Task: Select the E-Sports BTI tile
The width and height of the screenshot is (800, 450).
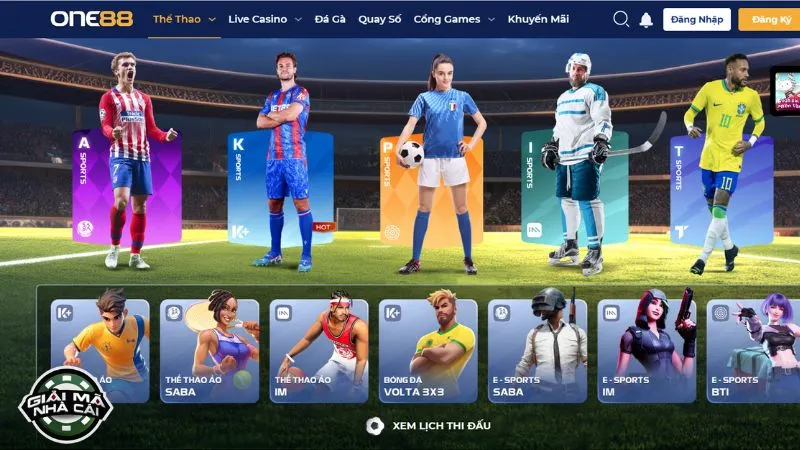Action: [752, 350]
